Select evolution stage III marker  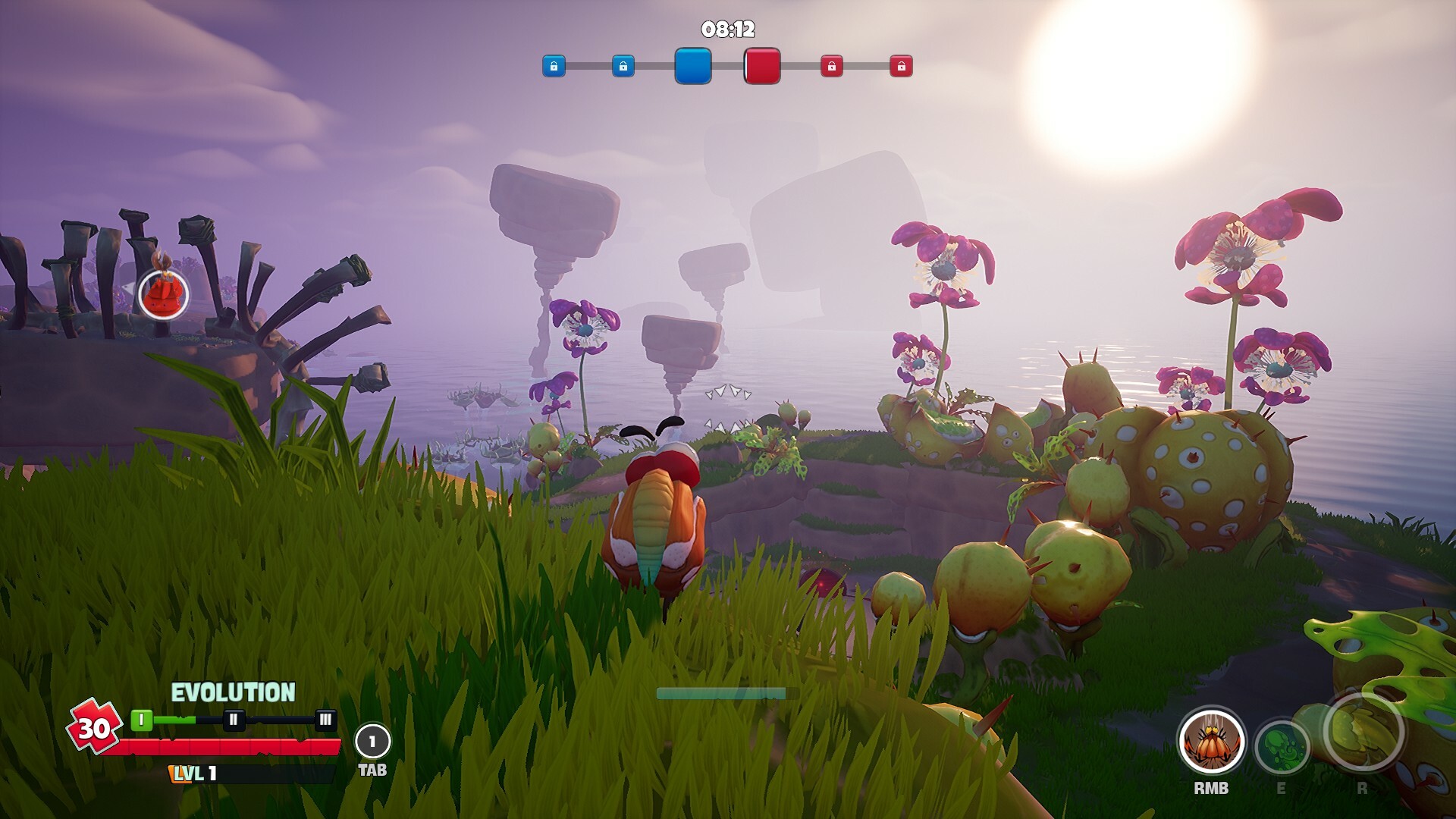[x=325, y=720]
